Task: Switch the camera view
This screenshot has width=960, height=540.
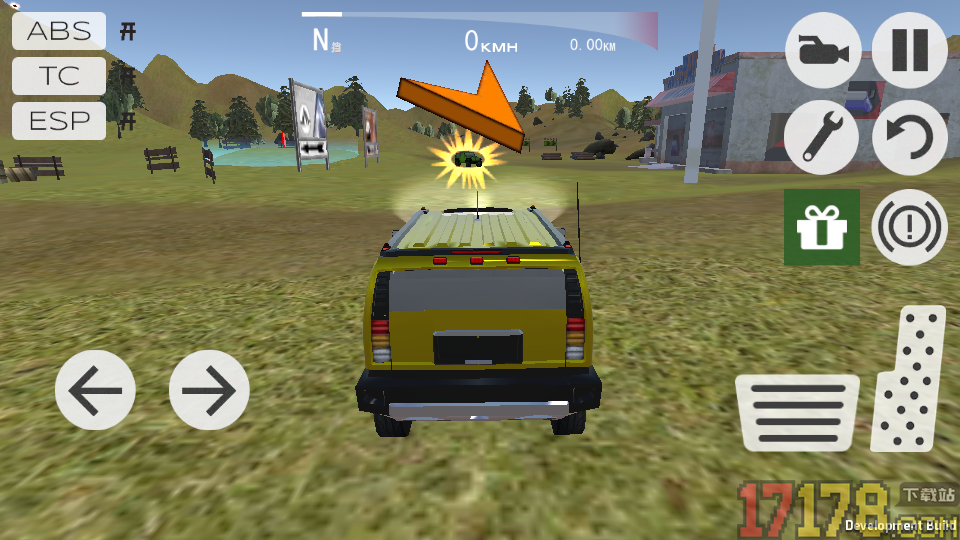Action: pos(823,50)
